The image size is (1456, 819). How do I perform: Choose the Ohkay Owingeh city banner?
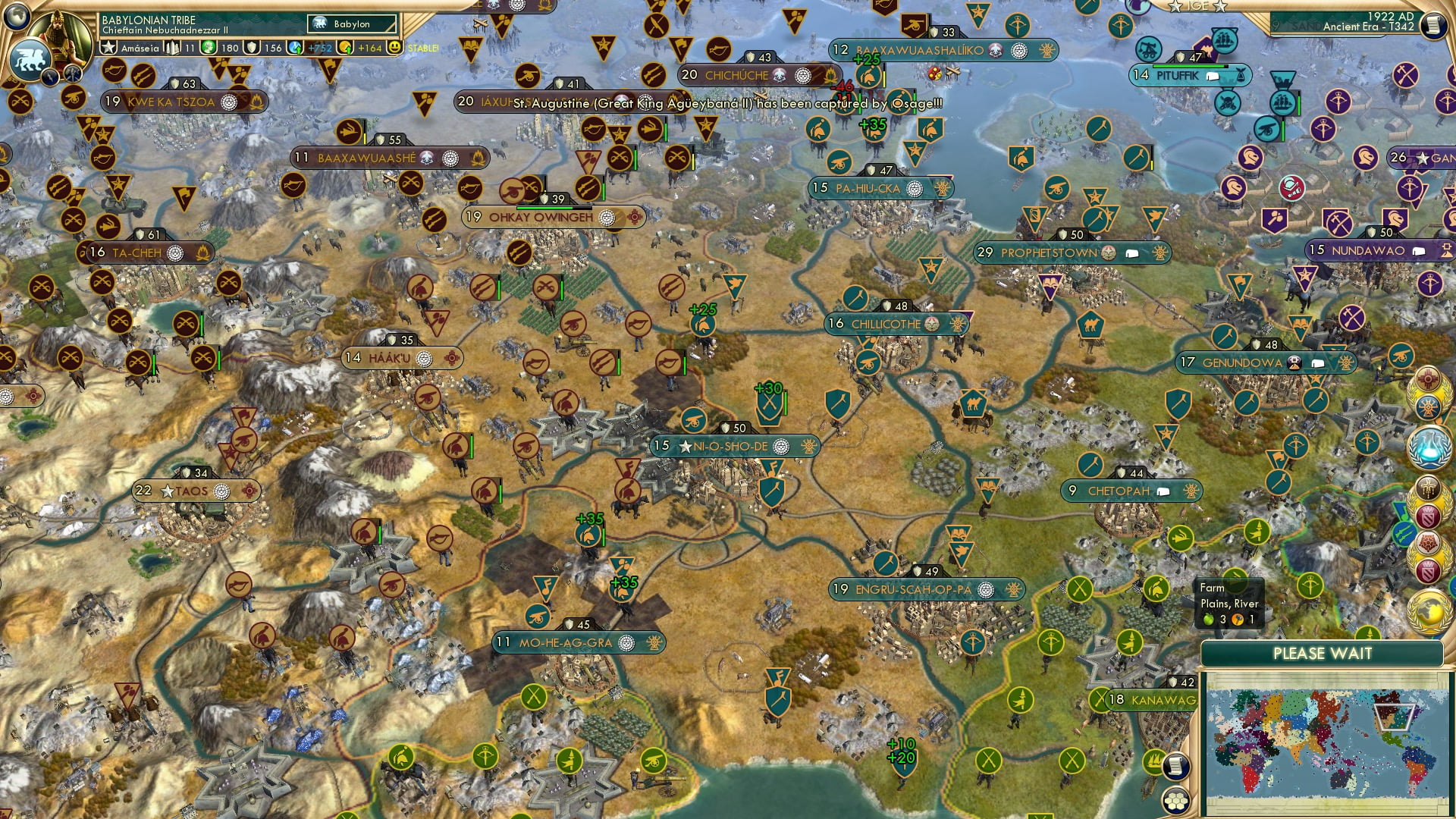(541, 218)
